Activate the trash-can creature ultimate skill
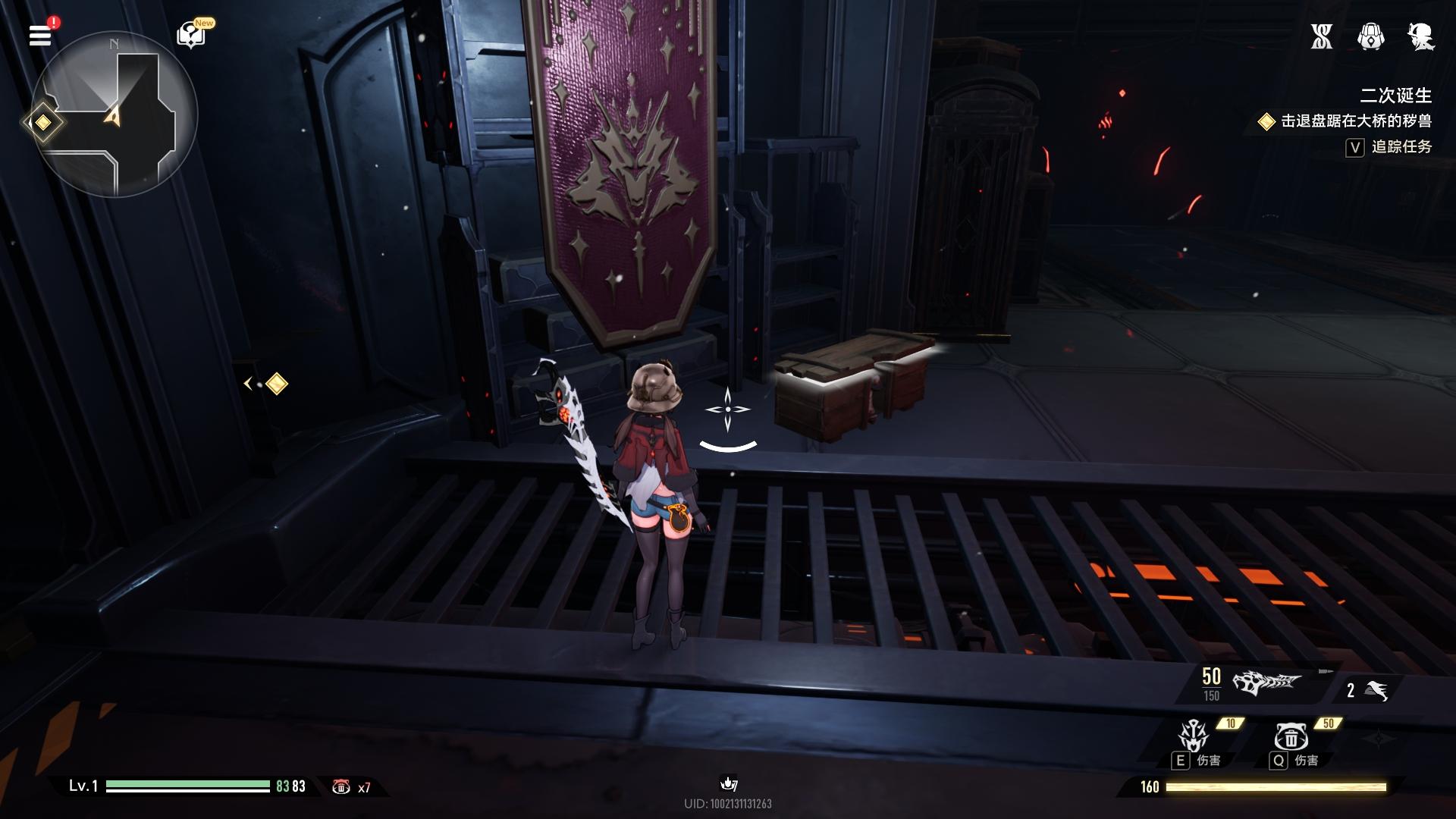Image resolution: width=1456 pixels, height=819 pixels. click(x=1290, y=736)
